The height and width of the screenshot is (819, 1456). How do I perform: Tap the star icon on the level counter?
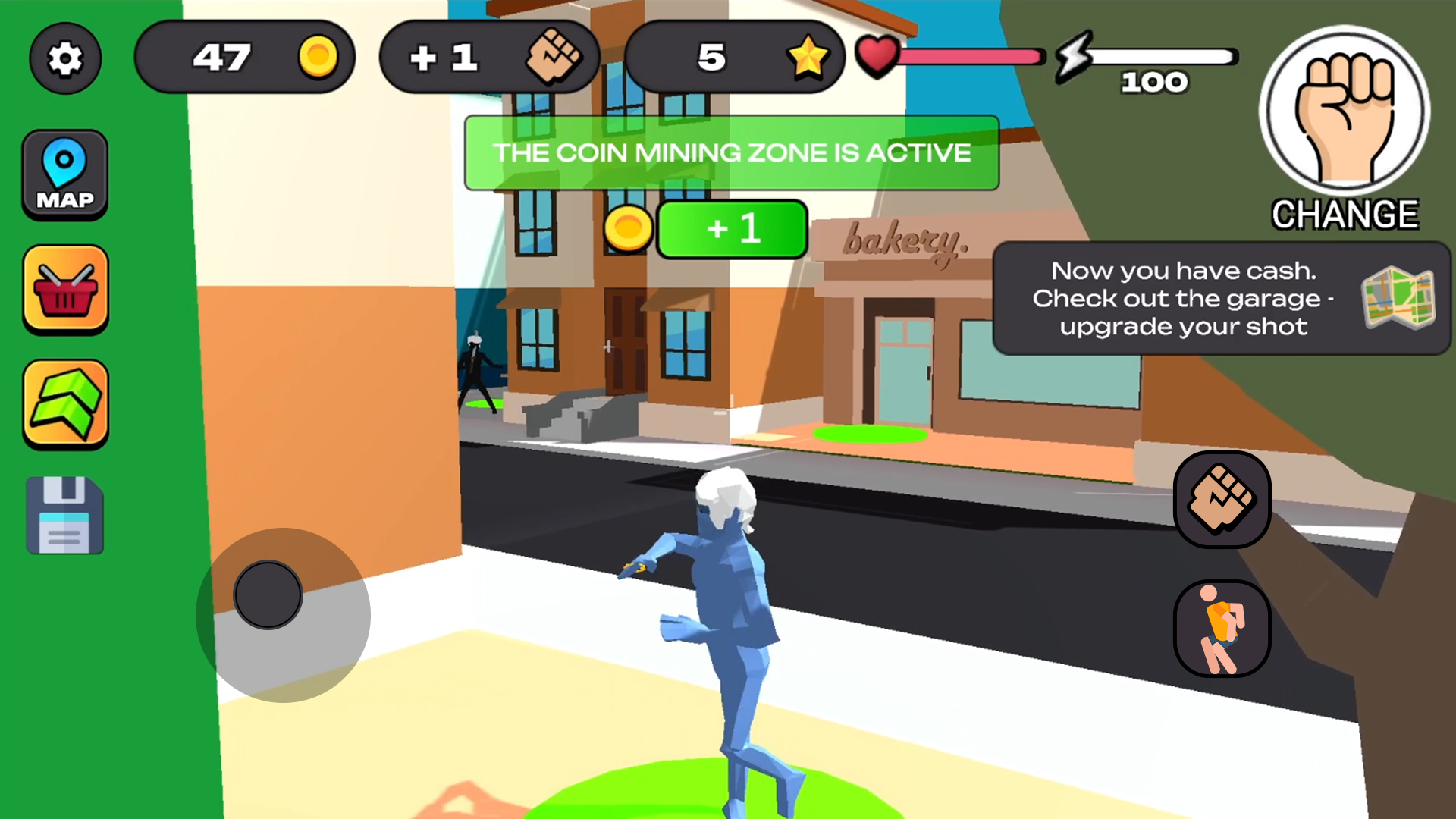pyautogui.click(x=810, y=57)
